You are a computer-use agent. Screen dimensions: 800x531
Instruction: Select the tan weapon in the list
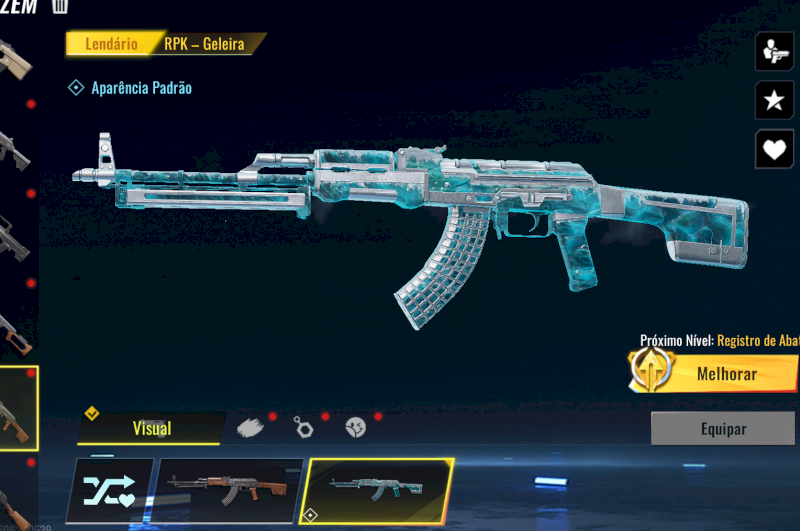tap(14, 60)
